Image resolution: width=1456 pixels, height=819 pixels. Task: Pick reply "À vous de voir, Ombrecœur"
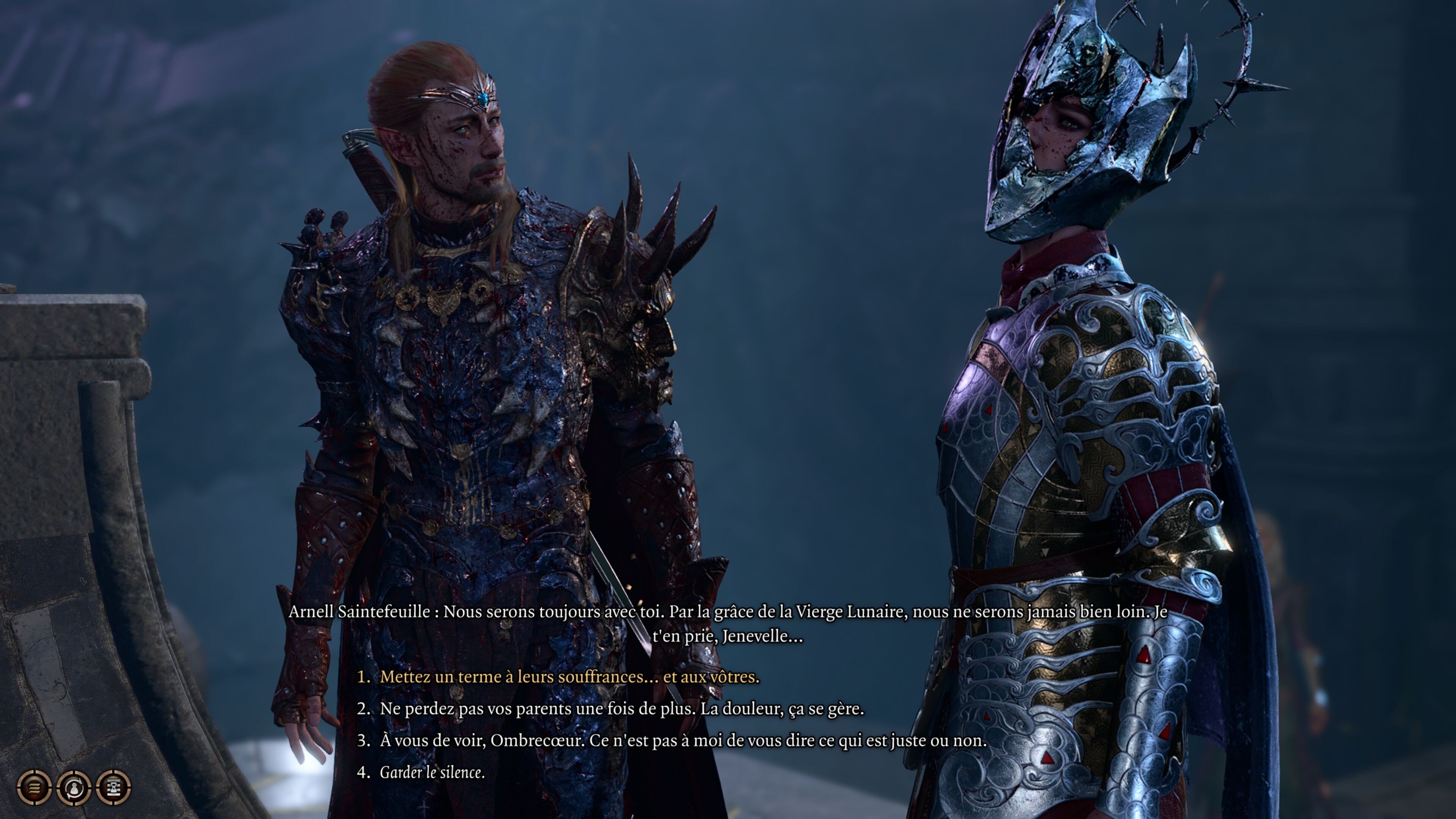click(683, 741)
